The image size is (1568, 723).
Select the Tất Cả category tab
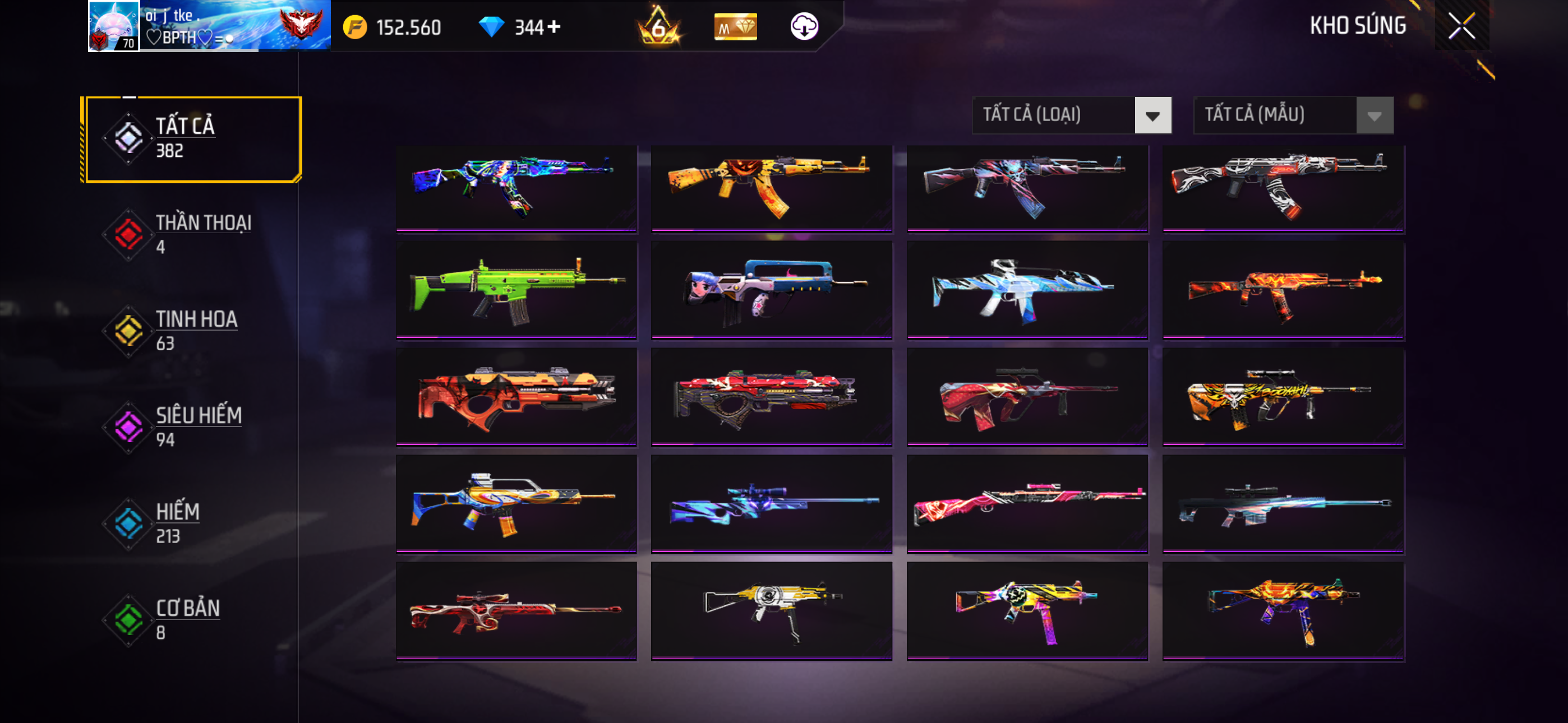(192, 139)
